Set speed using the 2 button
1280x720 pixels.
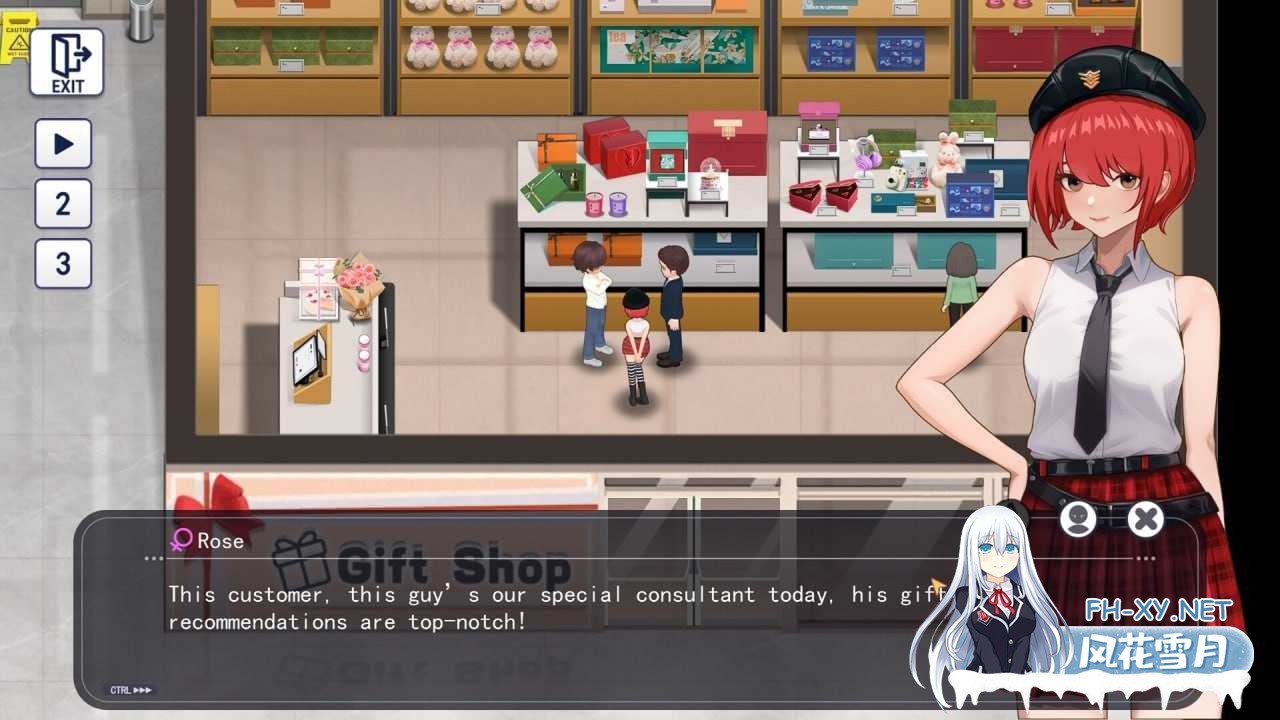(63, 204)
